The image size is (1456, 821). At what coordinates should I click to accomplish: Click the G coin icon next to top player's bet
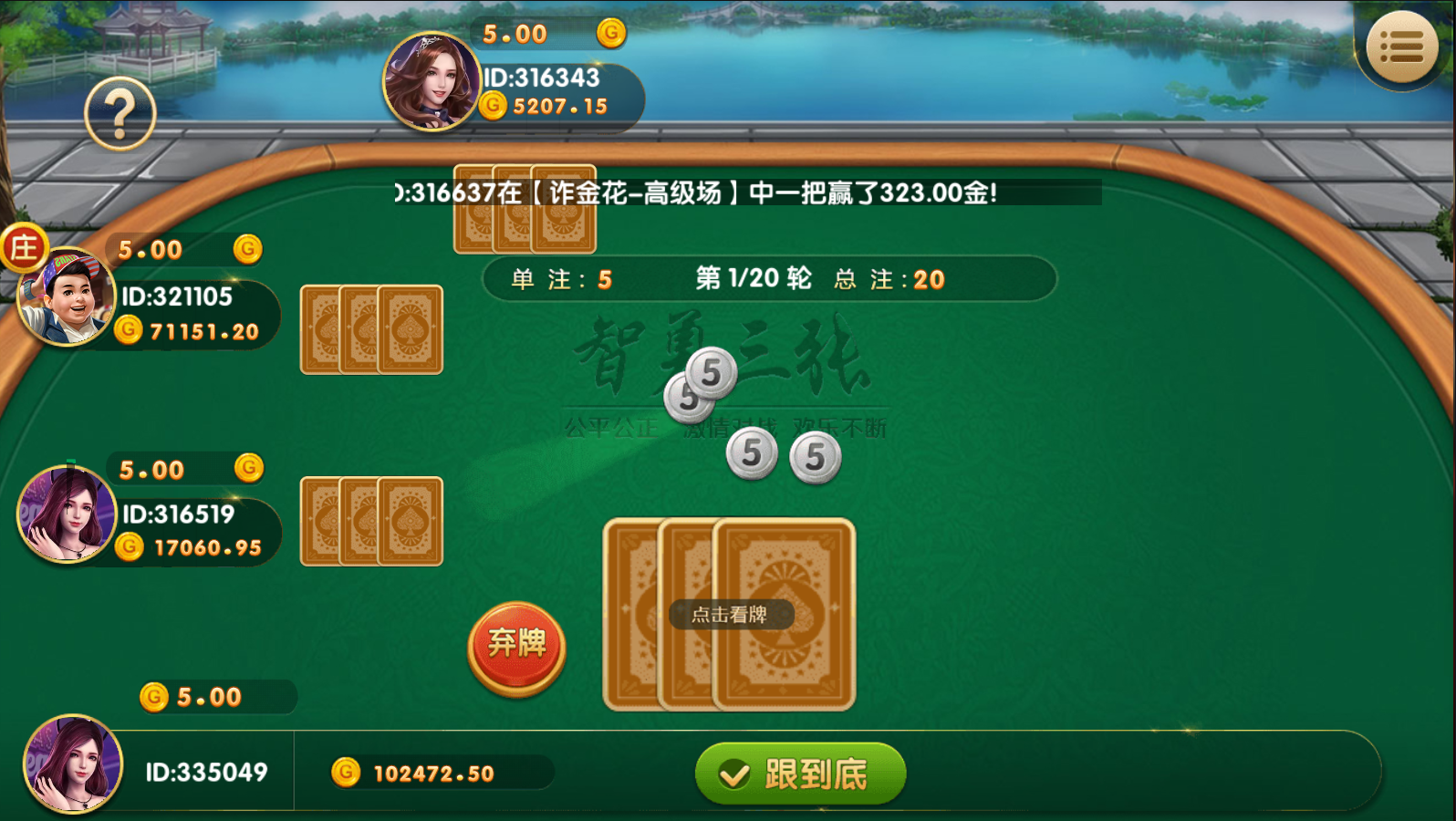click(610, 34)
